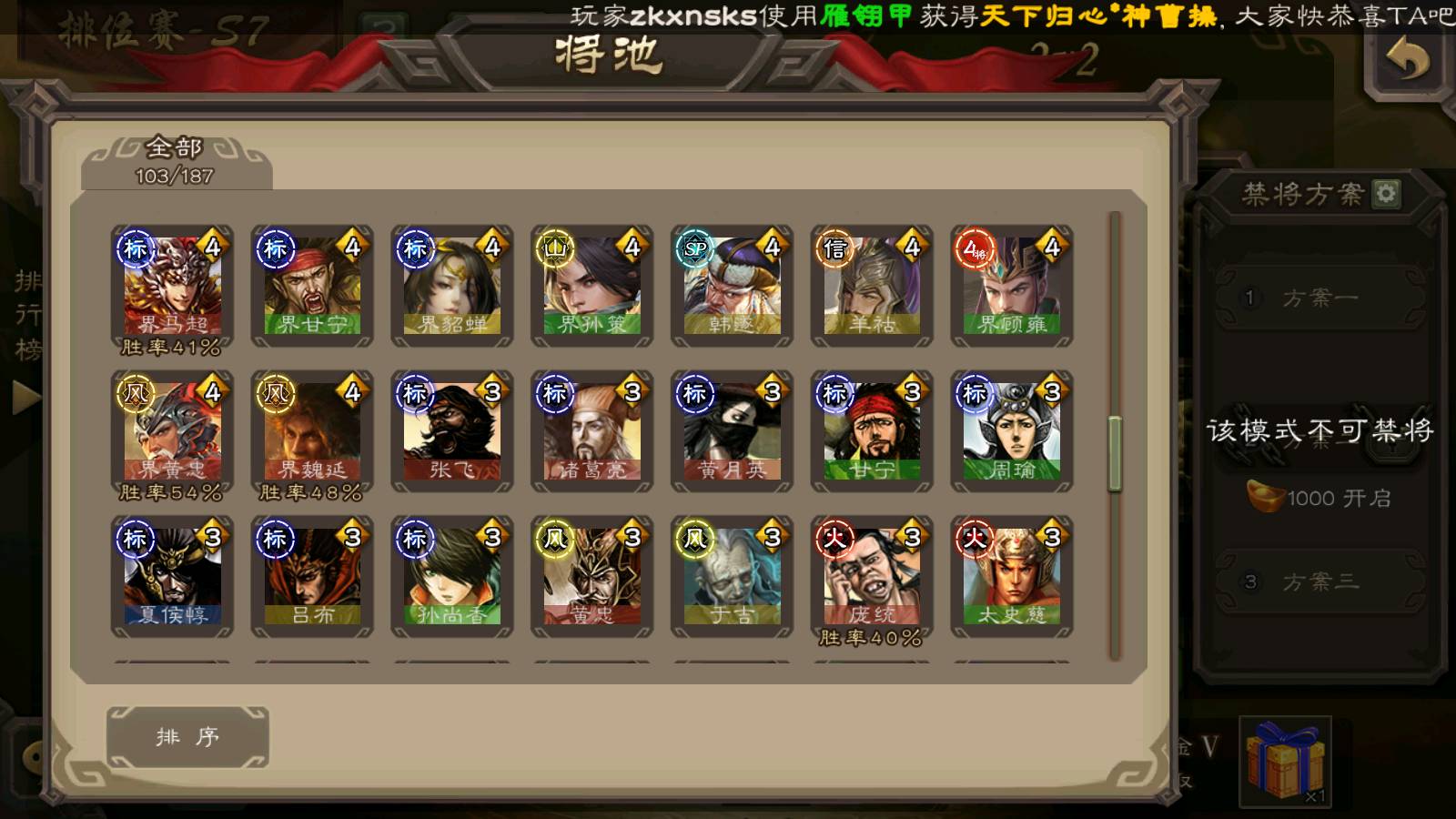The height and width of the screenshot is (819, 1456).
Task: Select the 界孙策 hero card
Action: (x=592, y=287)
